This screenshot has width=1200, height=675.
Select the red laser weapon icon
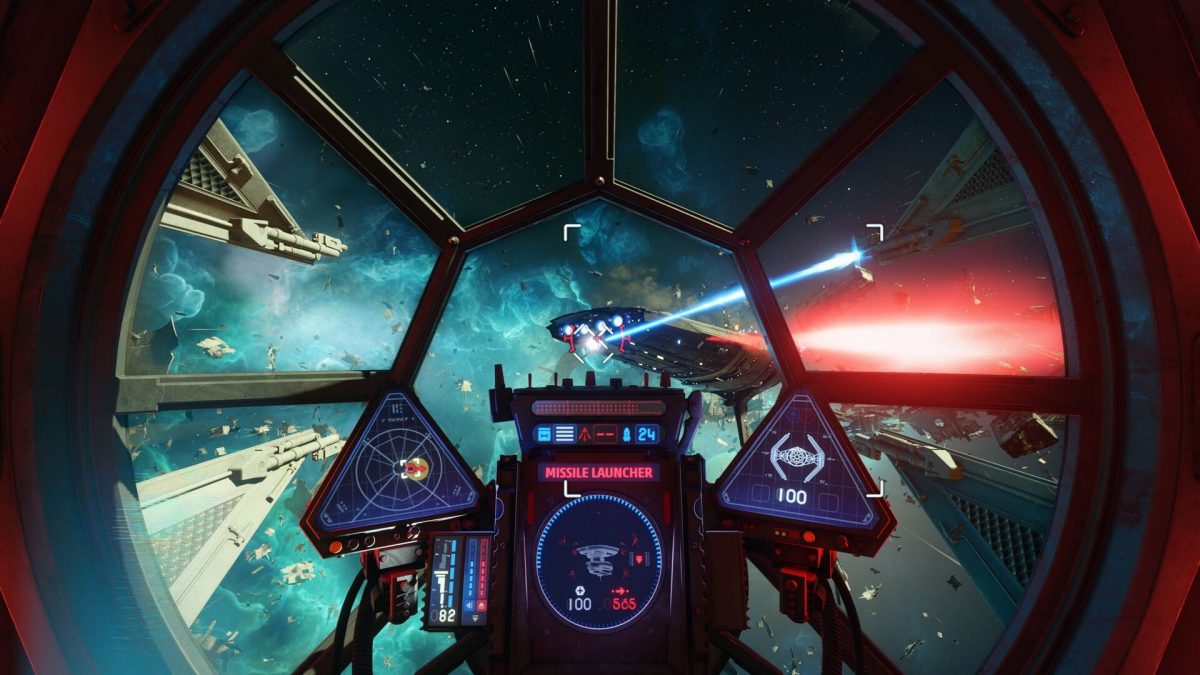[587, 434]
